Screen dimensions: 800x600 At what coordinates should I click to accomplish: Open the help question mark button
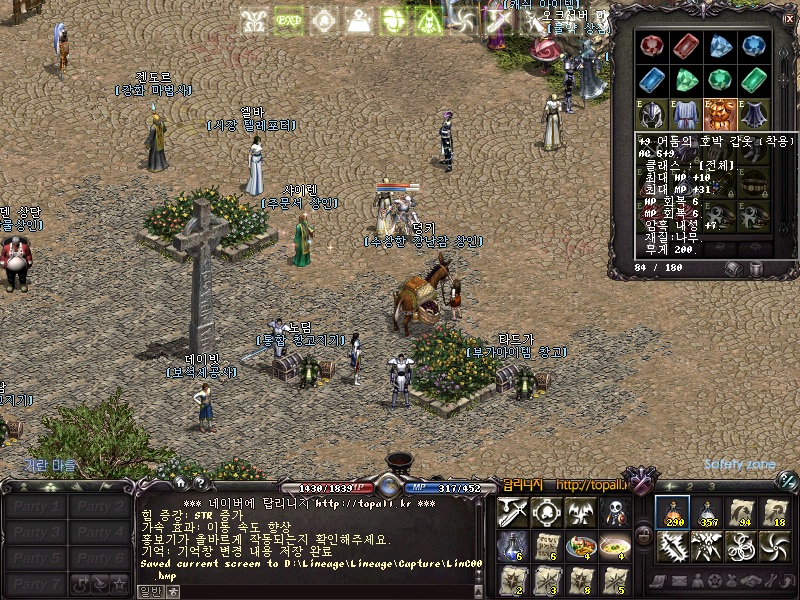pos(201,484)
